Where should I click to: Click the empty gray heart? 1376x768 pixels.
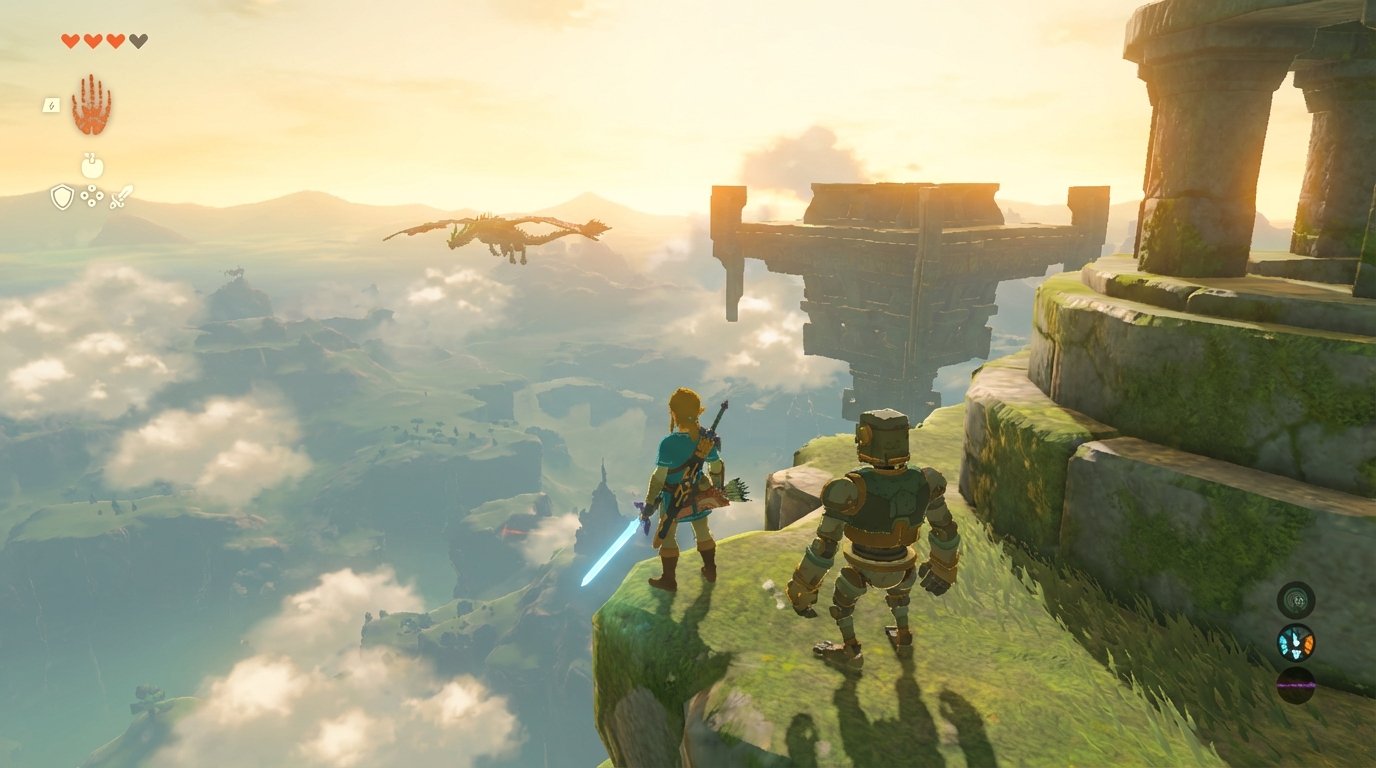137,41
